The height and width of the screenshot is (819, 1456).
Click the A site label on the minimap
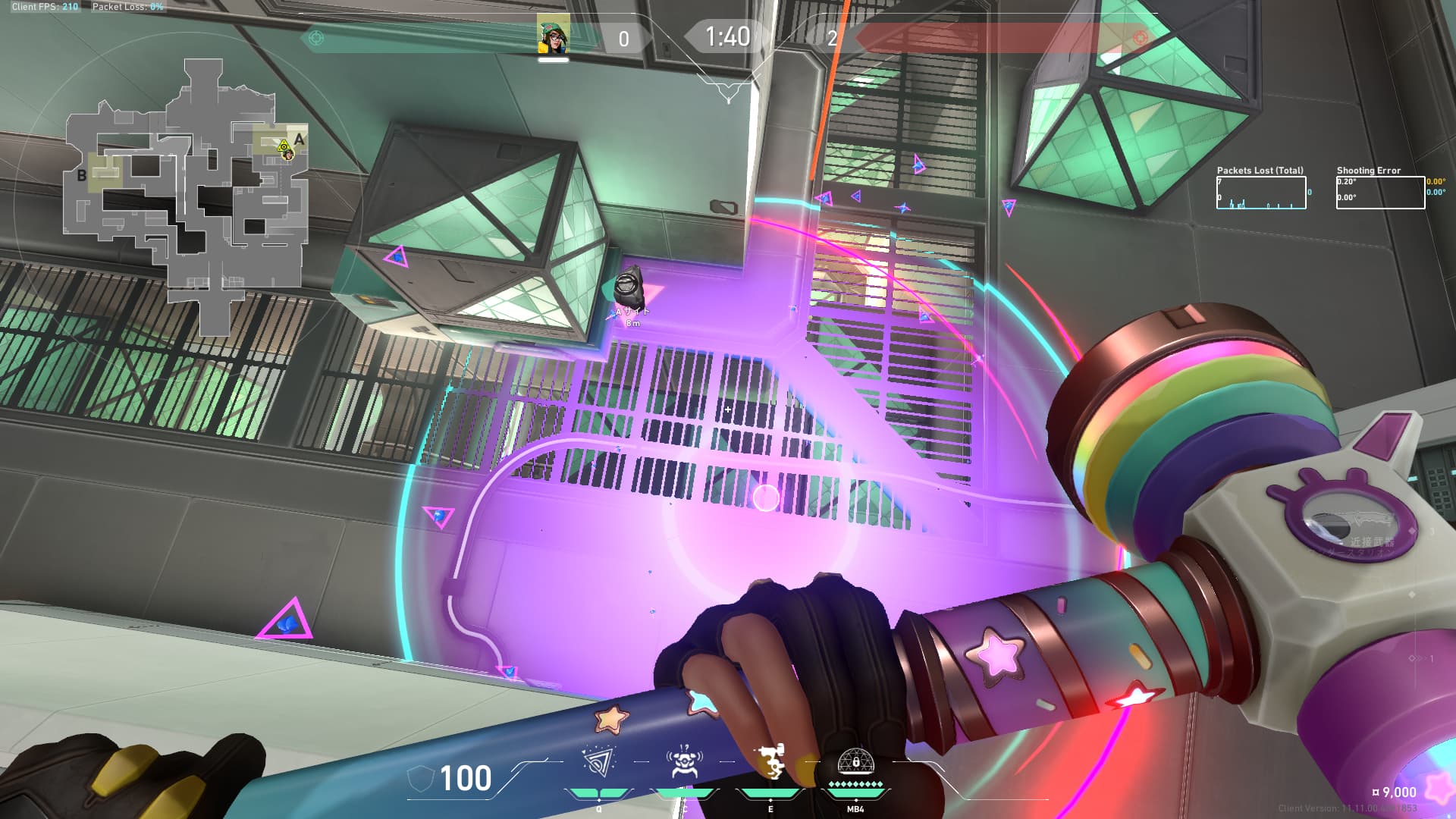[300, 140]
